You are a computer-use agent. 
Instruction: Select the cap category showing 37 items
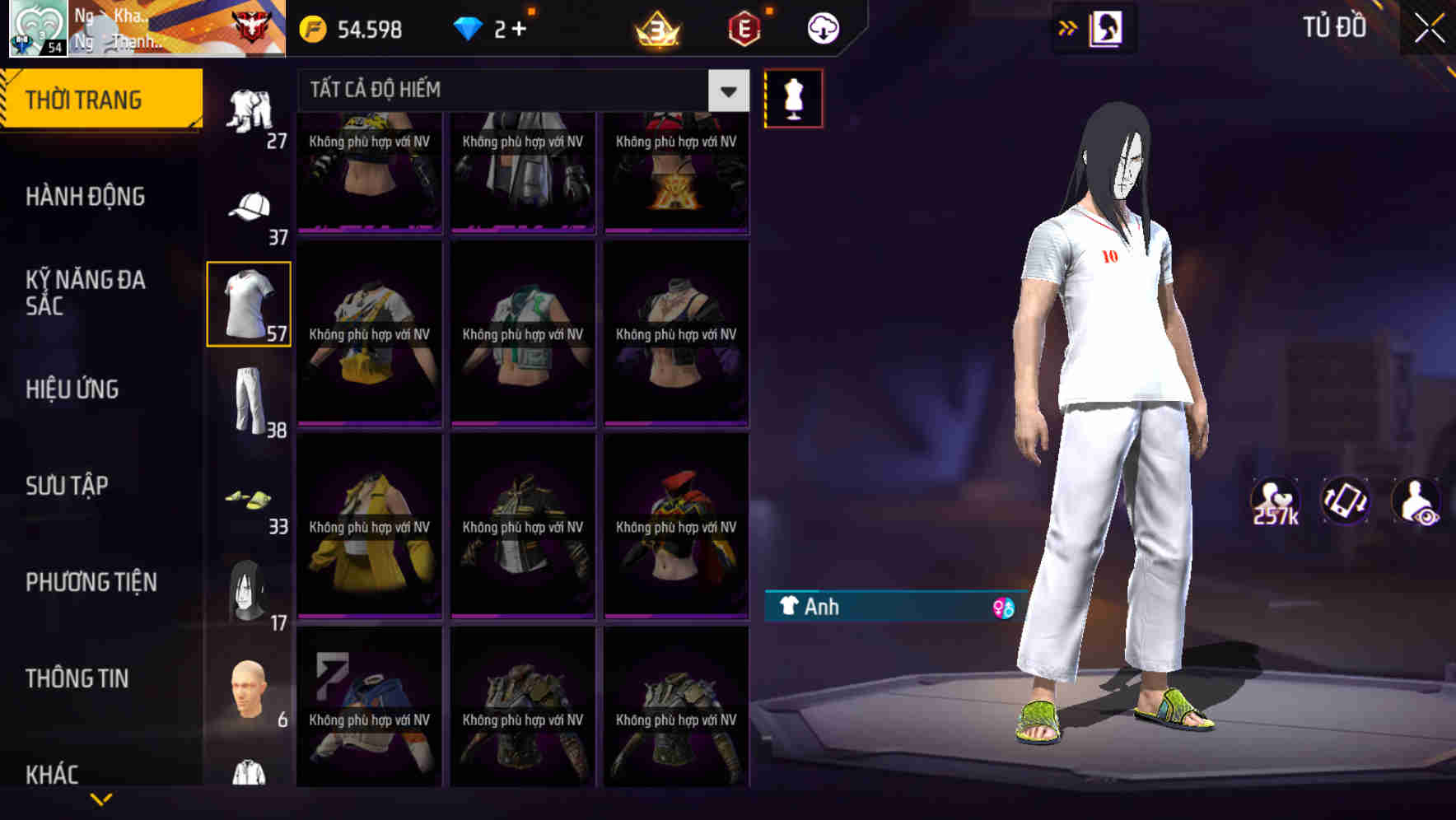tap(250, 207)
